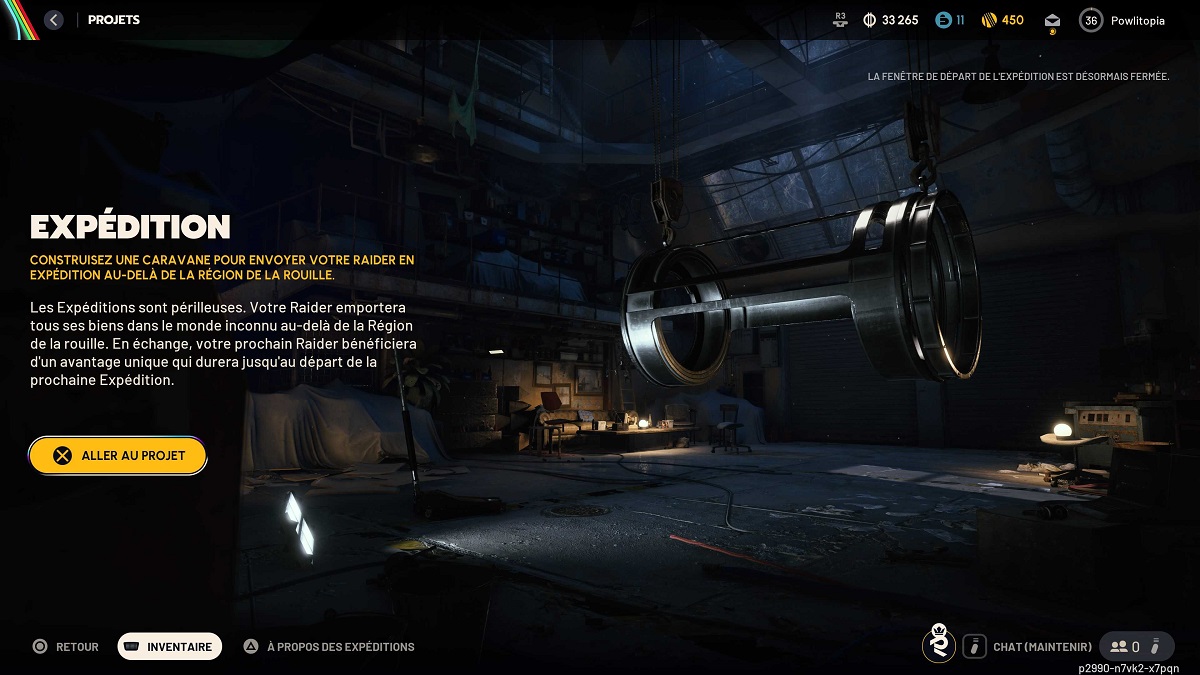
Task: Go to the project with ALLER AU PROJET
Action: click(x=118, y=455)
